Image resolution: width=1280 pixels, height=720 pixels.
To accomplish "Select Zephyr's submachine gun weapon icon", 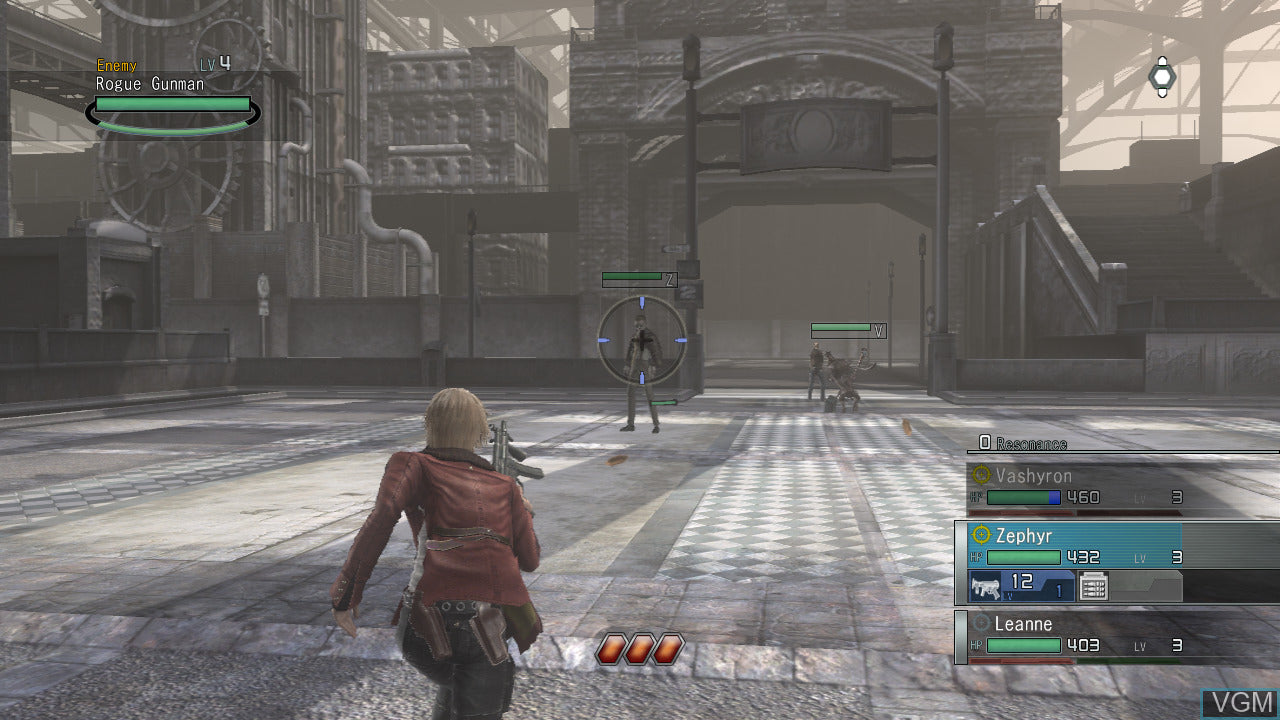I will pyautogui.click(x=988, y=585).
